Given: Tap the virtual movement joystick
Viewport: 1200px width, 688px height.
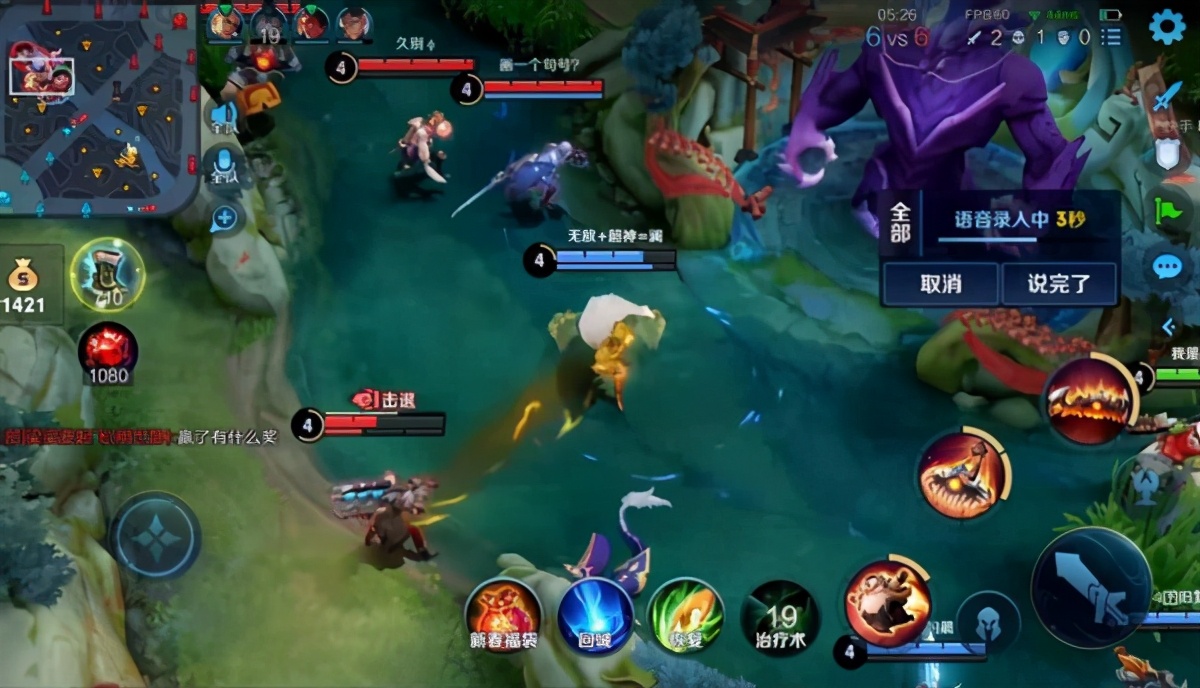Looking at the screenshot, I should pos(155,537).
